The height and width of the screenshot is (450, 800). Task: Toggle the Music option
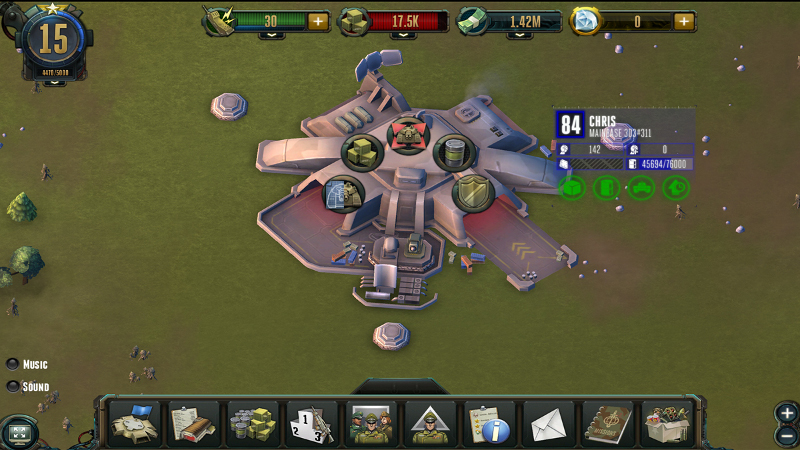click(x=13, y=364)
